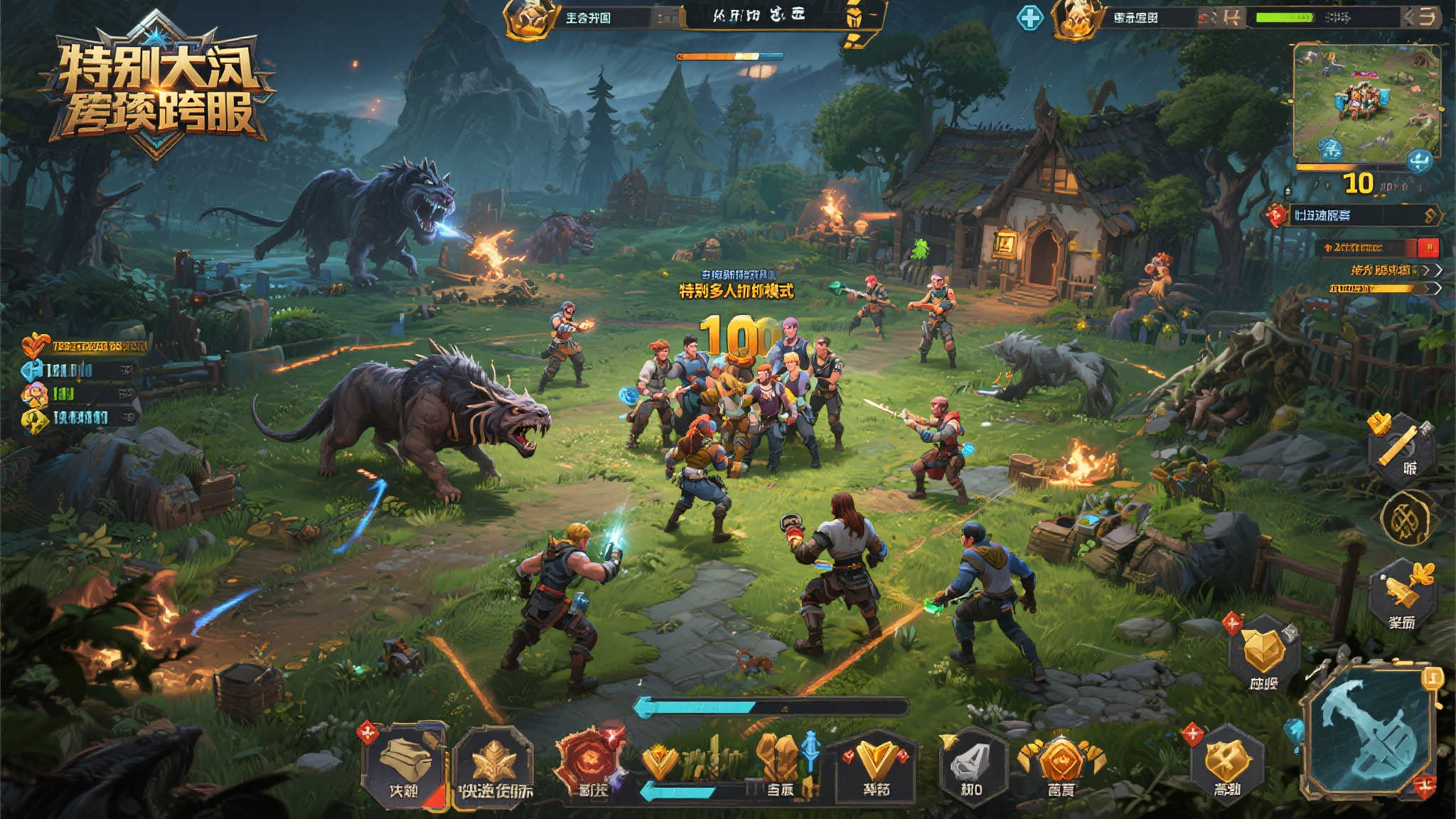Viewport: 1456px width, 819px height.
Task: Open the golden trumpet reward button
Action: [x=1402, y=595]
